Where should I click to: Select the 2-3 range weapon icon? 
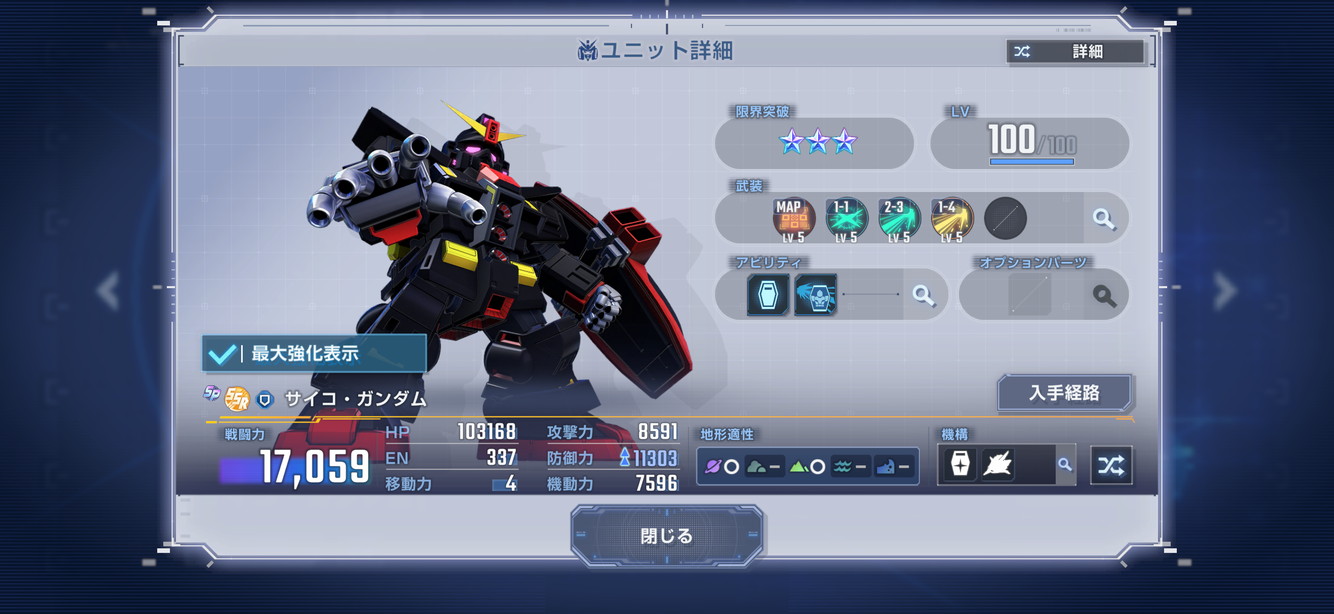point(899,218)
